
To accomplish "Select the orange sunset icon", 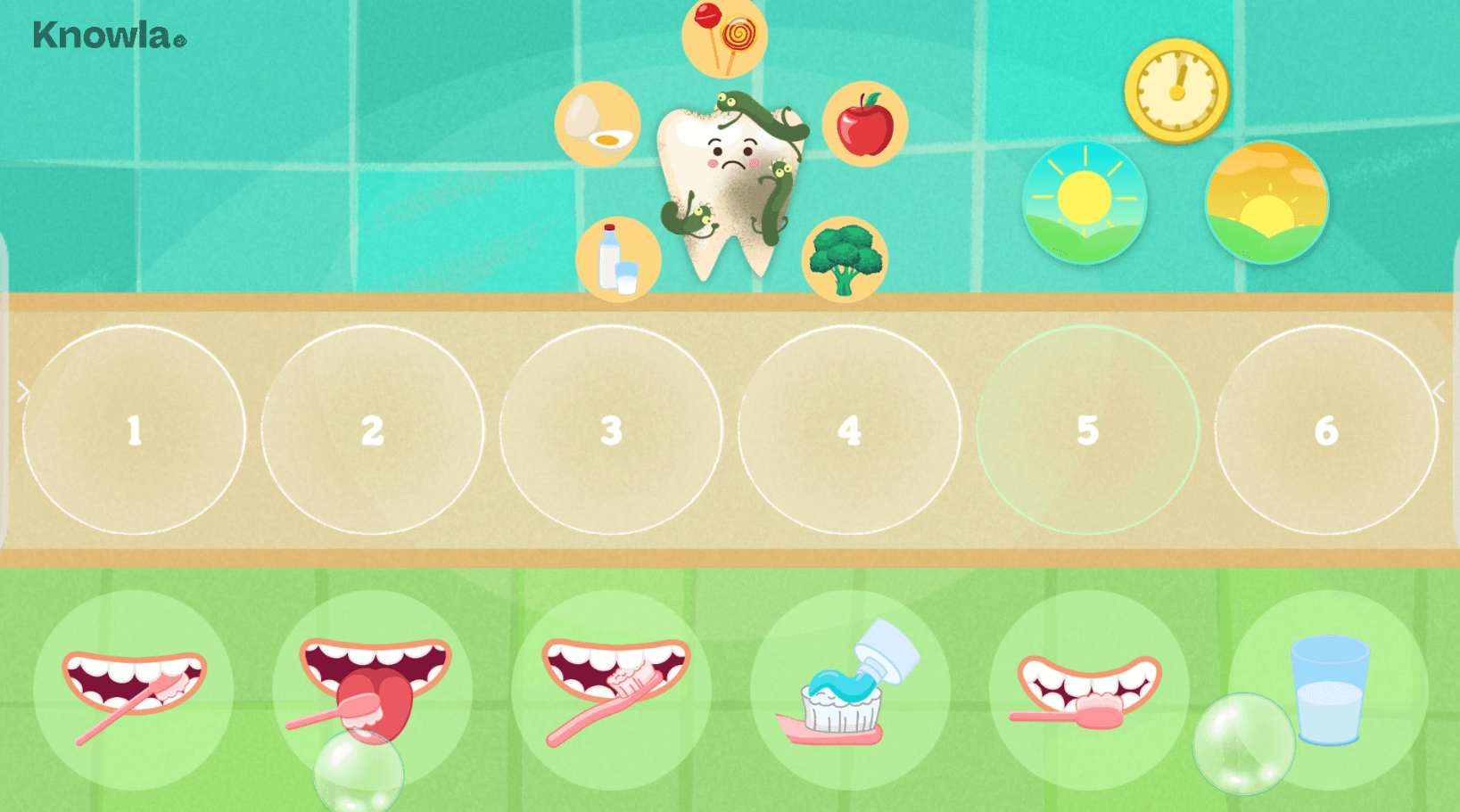I will (x=1266, y=202).
